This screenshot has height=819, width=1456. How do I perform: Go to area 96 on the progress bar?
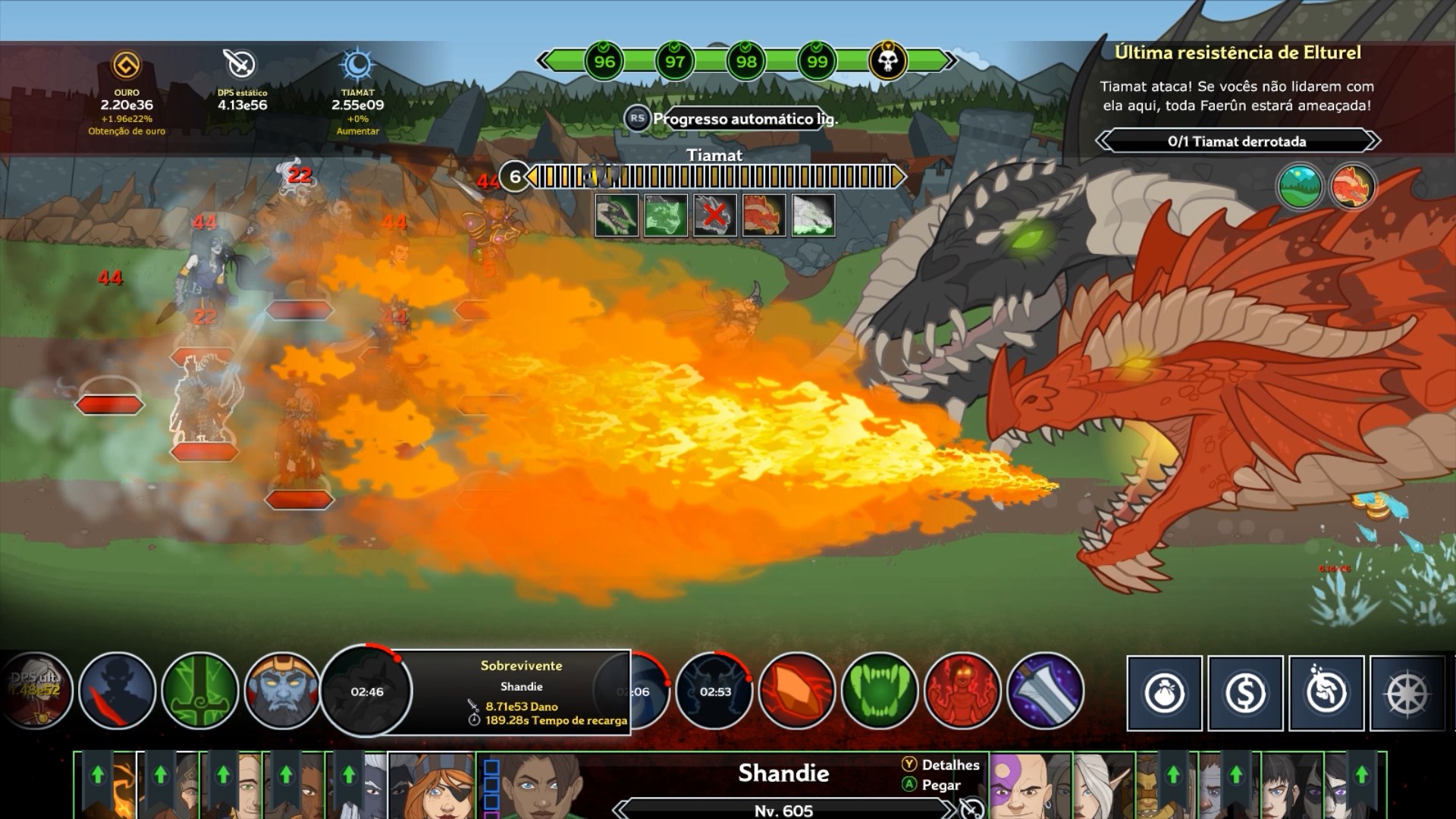(x=604, y=61)
